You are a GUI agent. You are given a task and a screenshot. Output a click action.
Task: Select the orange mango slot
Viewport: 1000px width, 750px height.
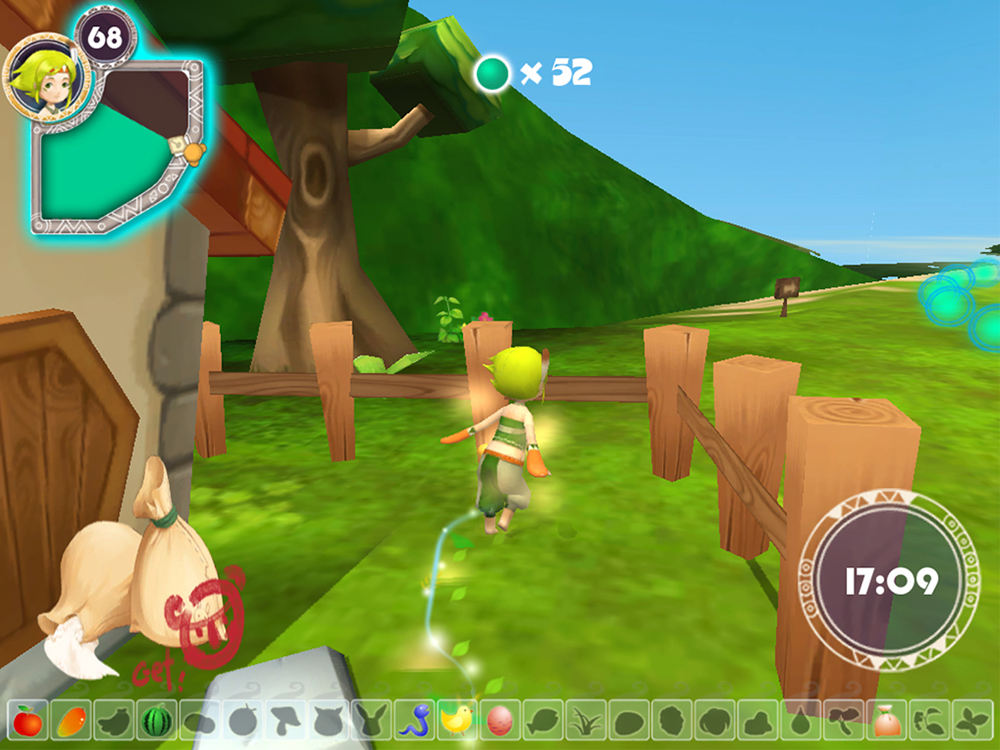click(x=69, y=719)
